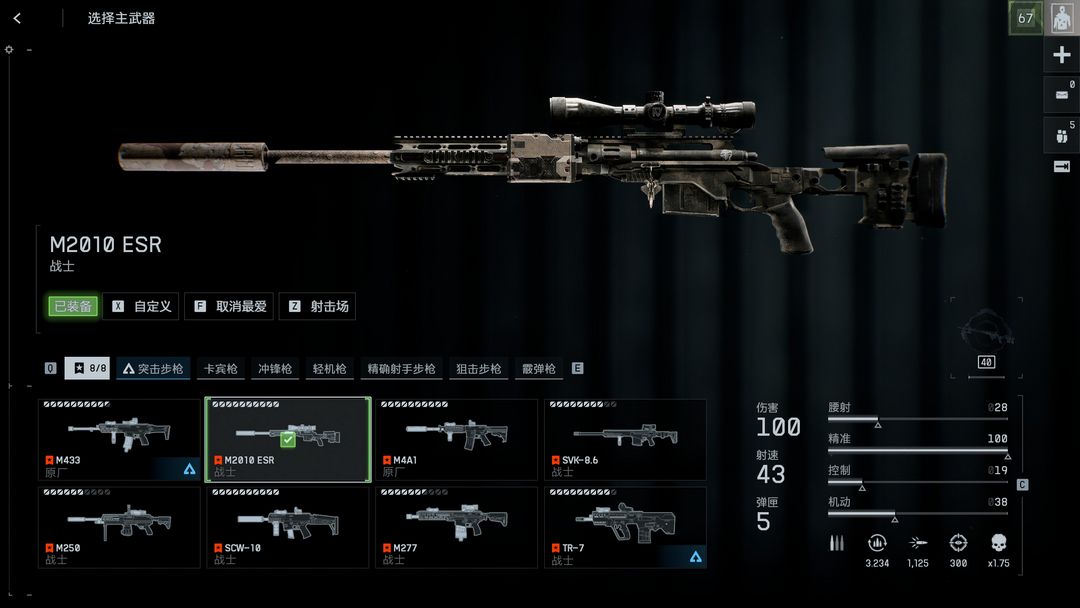Click the green 已装备 equipped button
1080x608 pixels.
click(72, 306)
